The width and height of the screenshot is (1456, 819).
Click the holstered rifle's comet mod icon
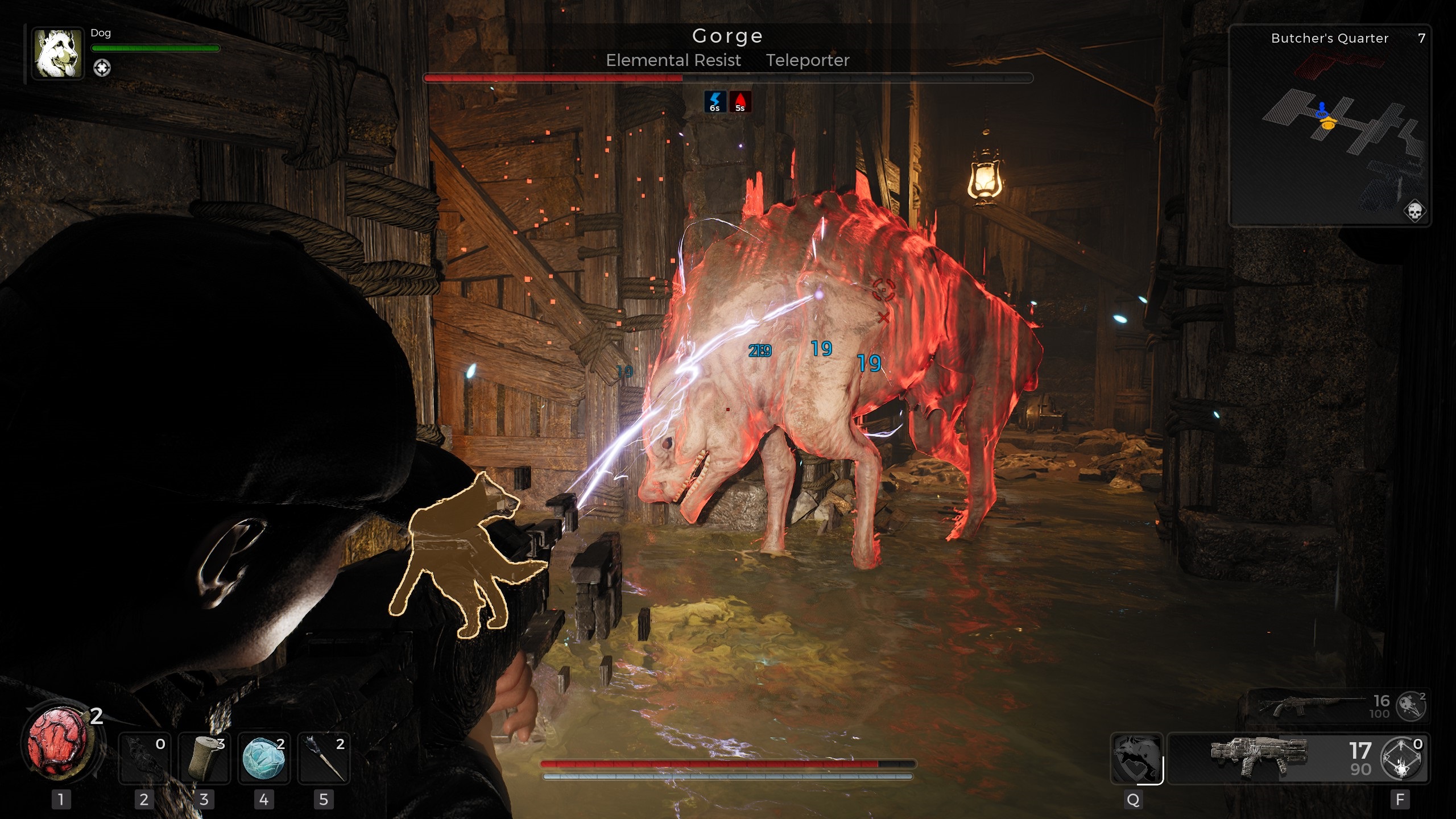1411,706
